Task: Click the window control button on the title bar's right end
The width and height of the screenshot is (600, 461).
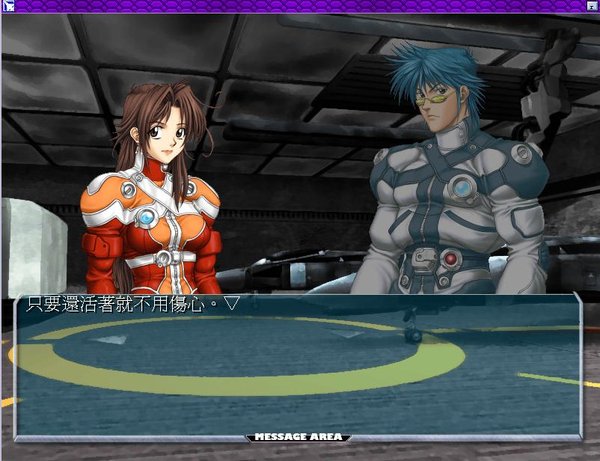Action: [590, 6]
